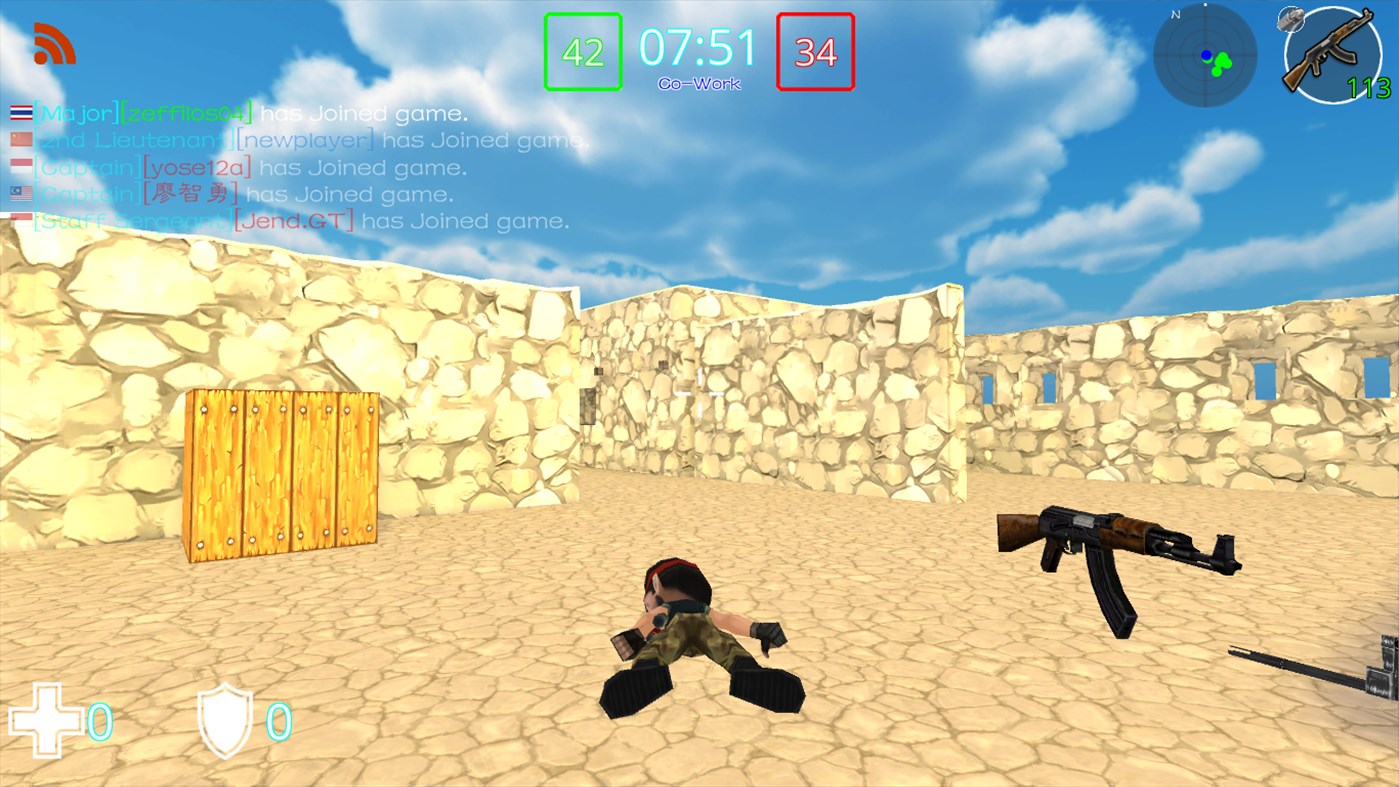Toggle the green team score box

[583, 51]
